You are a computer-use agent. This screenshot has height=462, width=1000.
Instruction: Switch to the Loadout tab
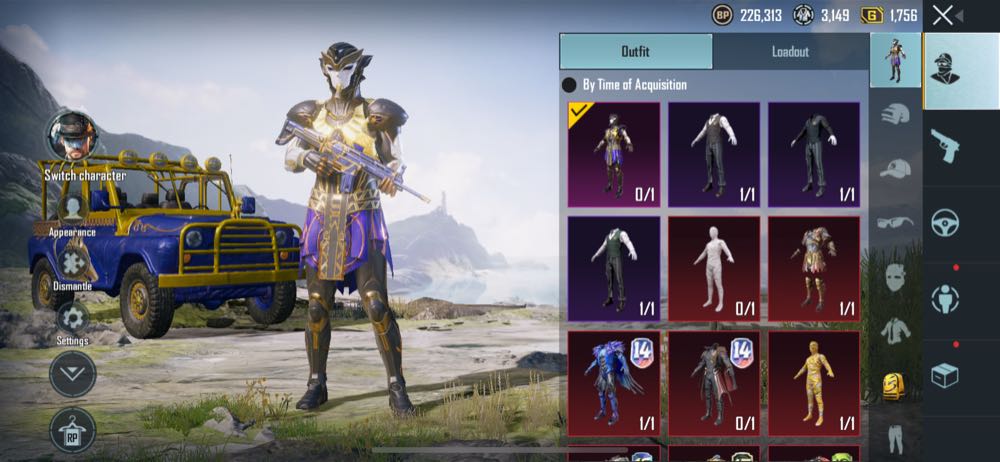point(790,52)
